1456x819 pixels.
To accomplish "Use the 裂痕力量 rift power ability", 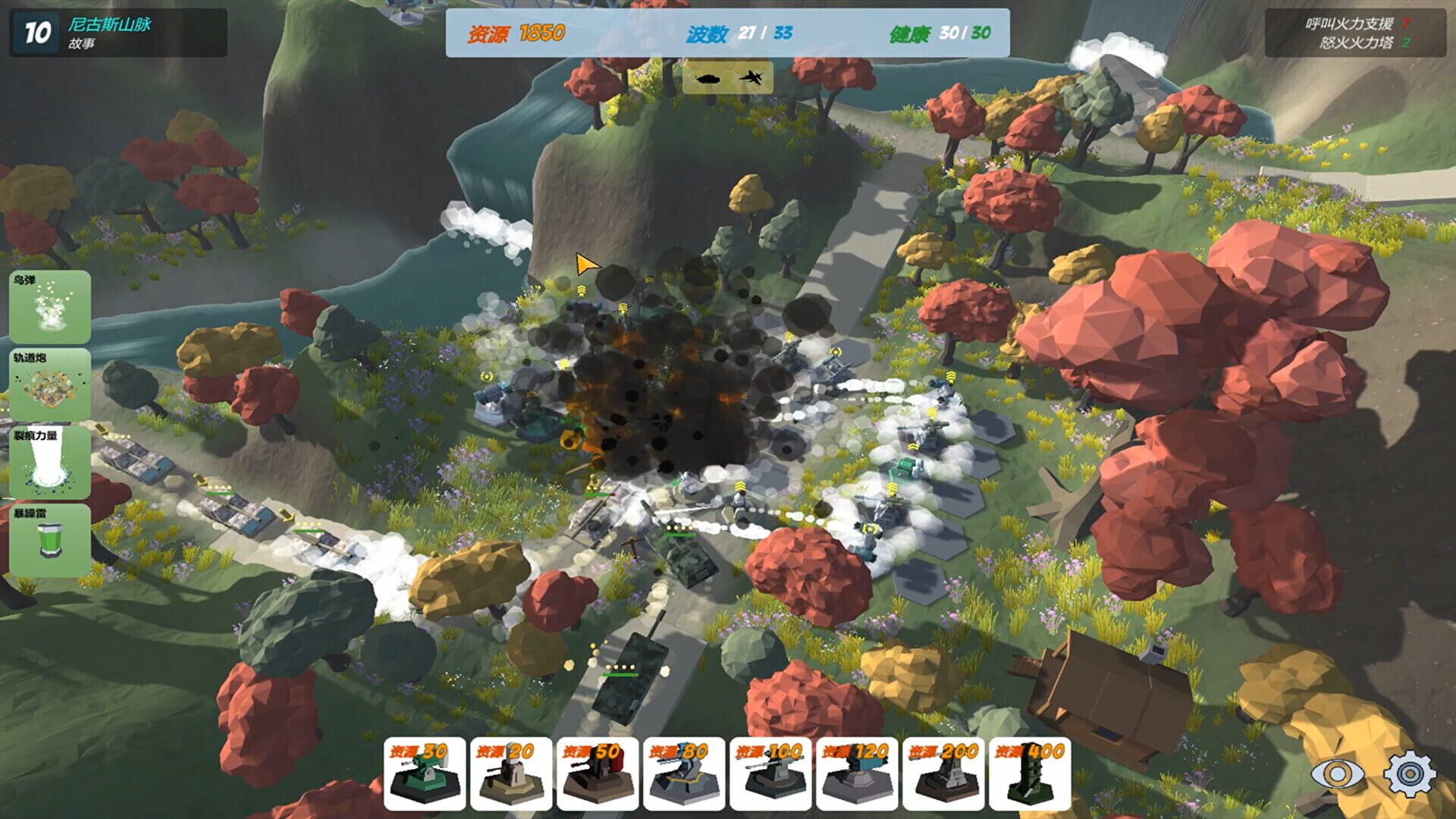I will point(52,461).
